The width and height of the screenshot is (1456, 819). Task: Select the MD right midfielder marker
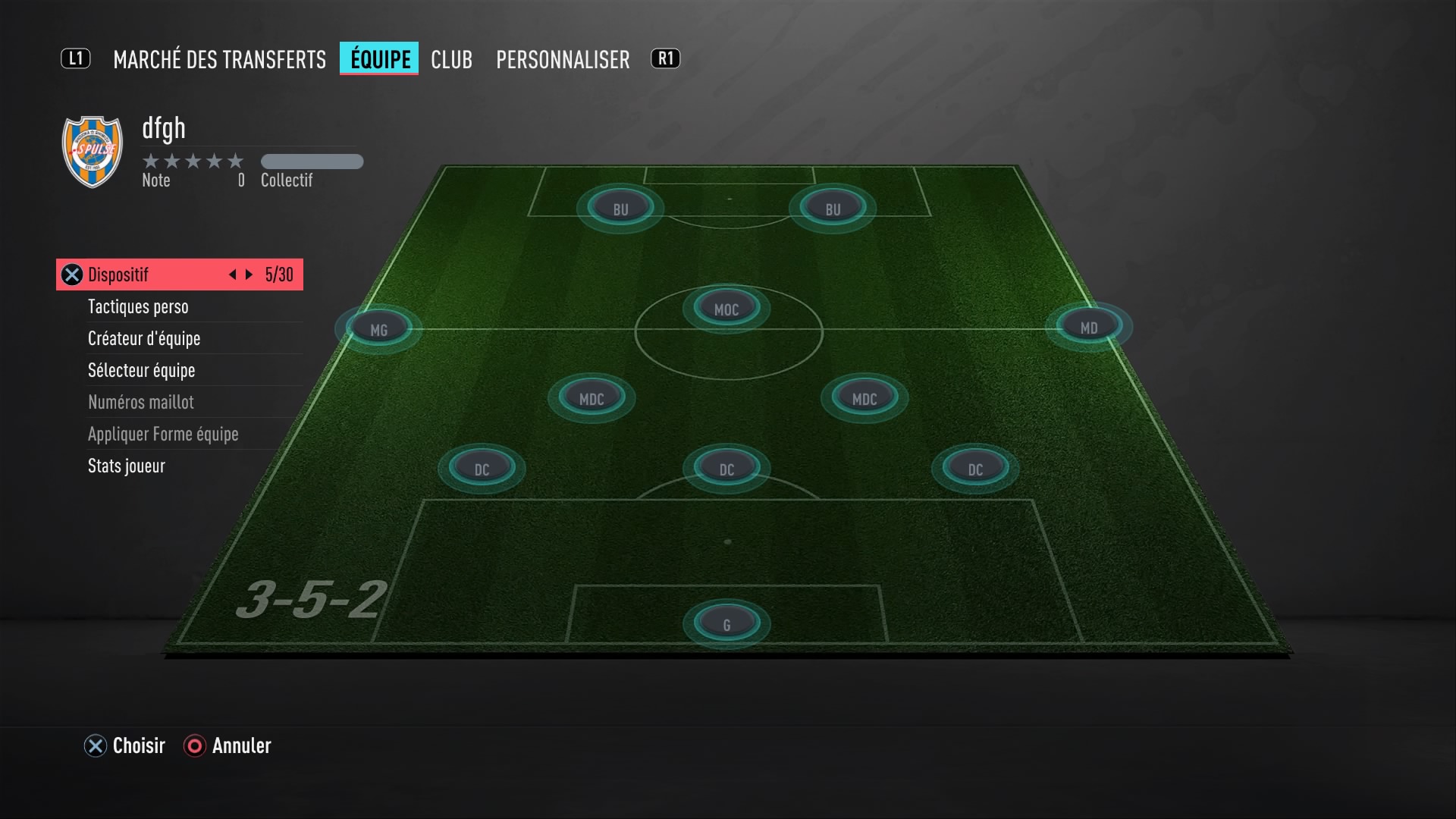pyautogui.click(x=1089, y=328)
